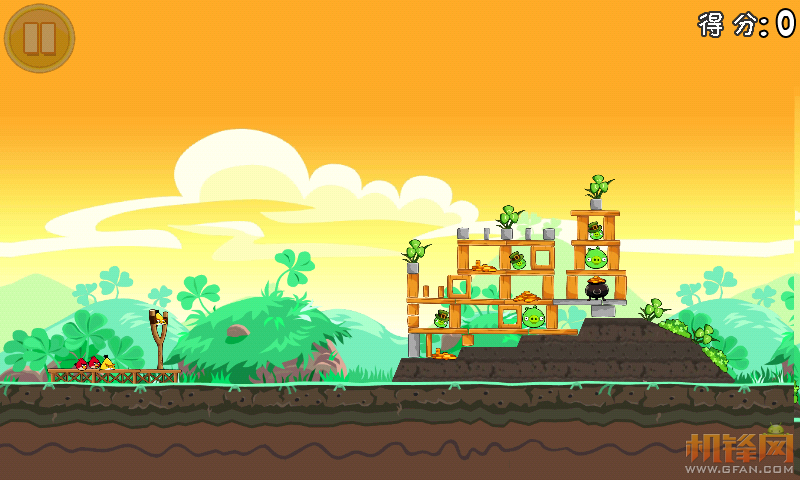Viewport: 800px width, 480px height.
Task: Pause the game with the round button
Action: 39,38
